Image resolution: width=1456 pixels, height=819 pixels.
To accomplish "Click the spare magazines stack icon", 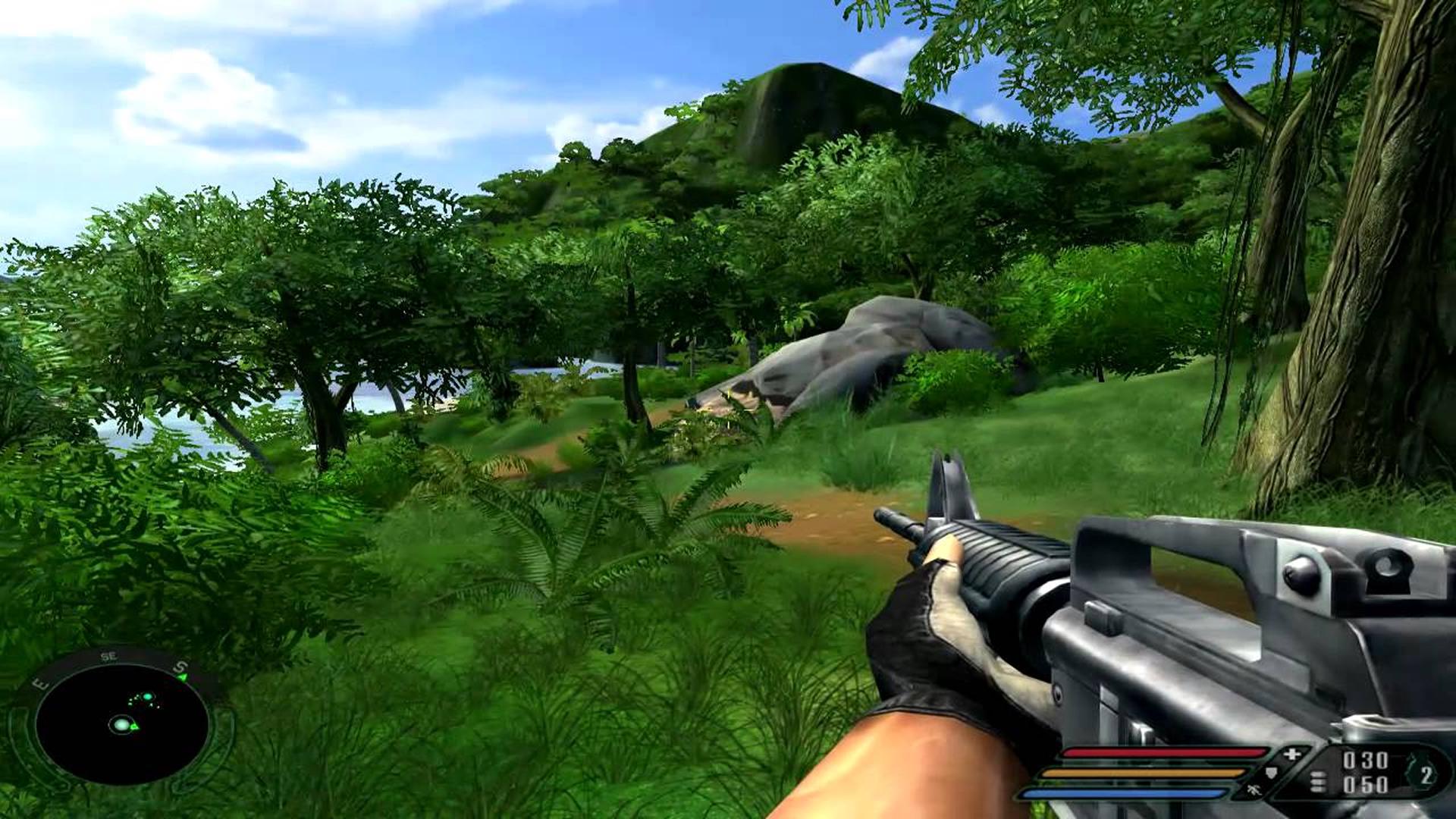I will [1318, 780].
